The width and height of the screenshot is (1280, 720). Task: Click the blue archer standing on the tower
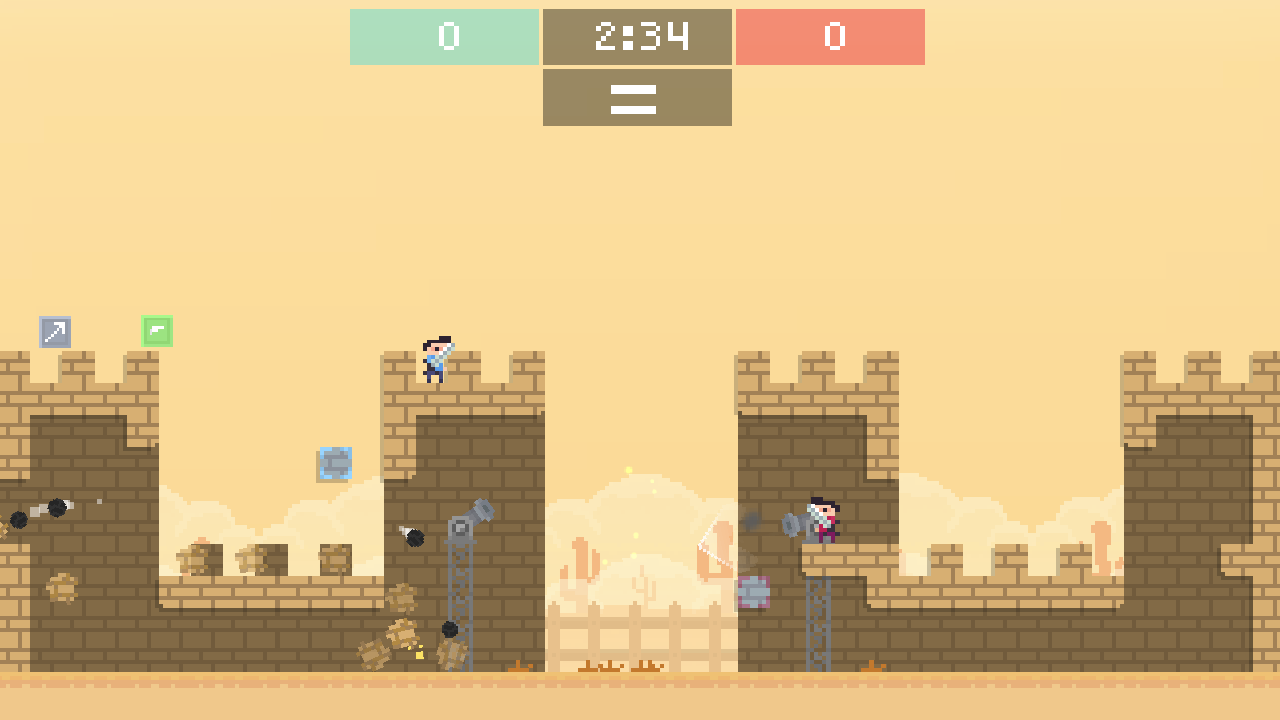point(435,362)
